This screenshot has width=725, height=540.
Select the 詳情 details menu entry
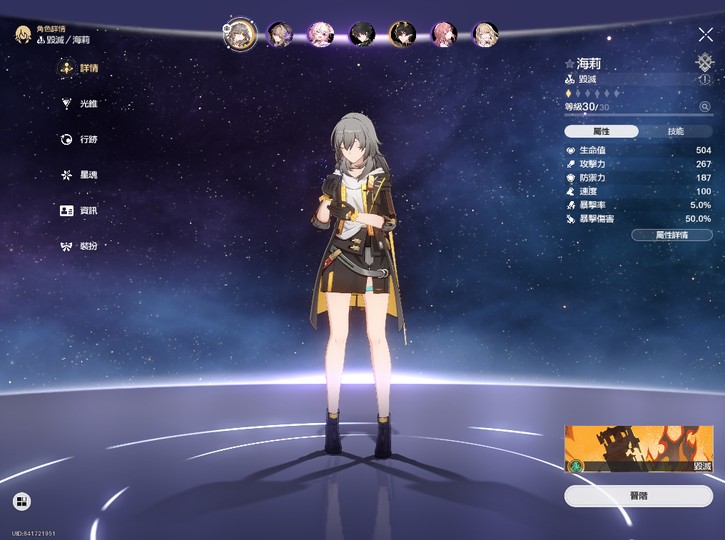coord(83,68)
